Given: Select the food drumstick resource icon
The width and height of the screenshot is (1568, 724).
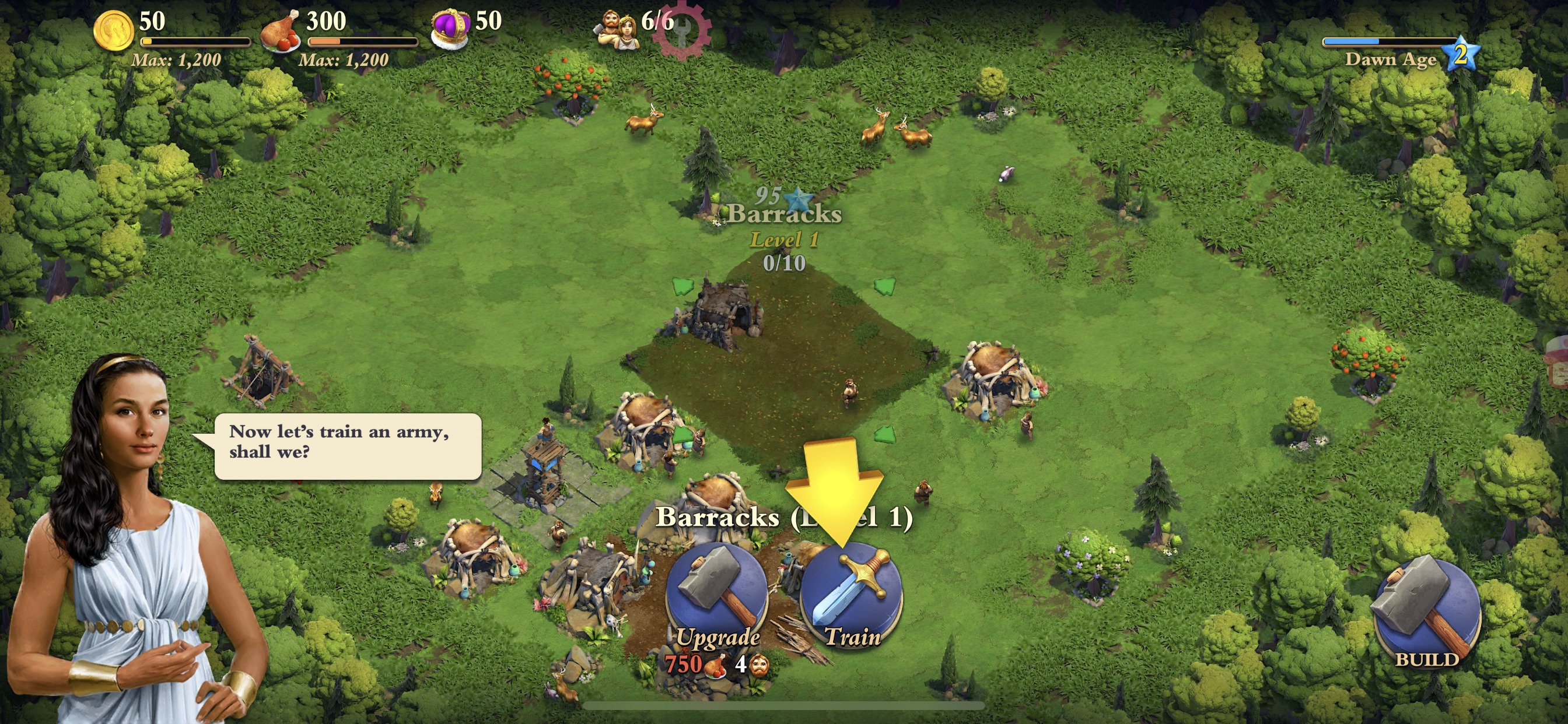Looking at the screenshot, I should (280, 31).
